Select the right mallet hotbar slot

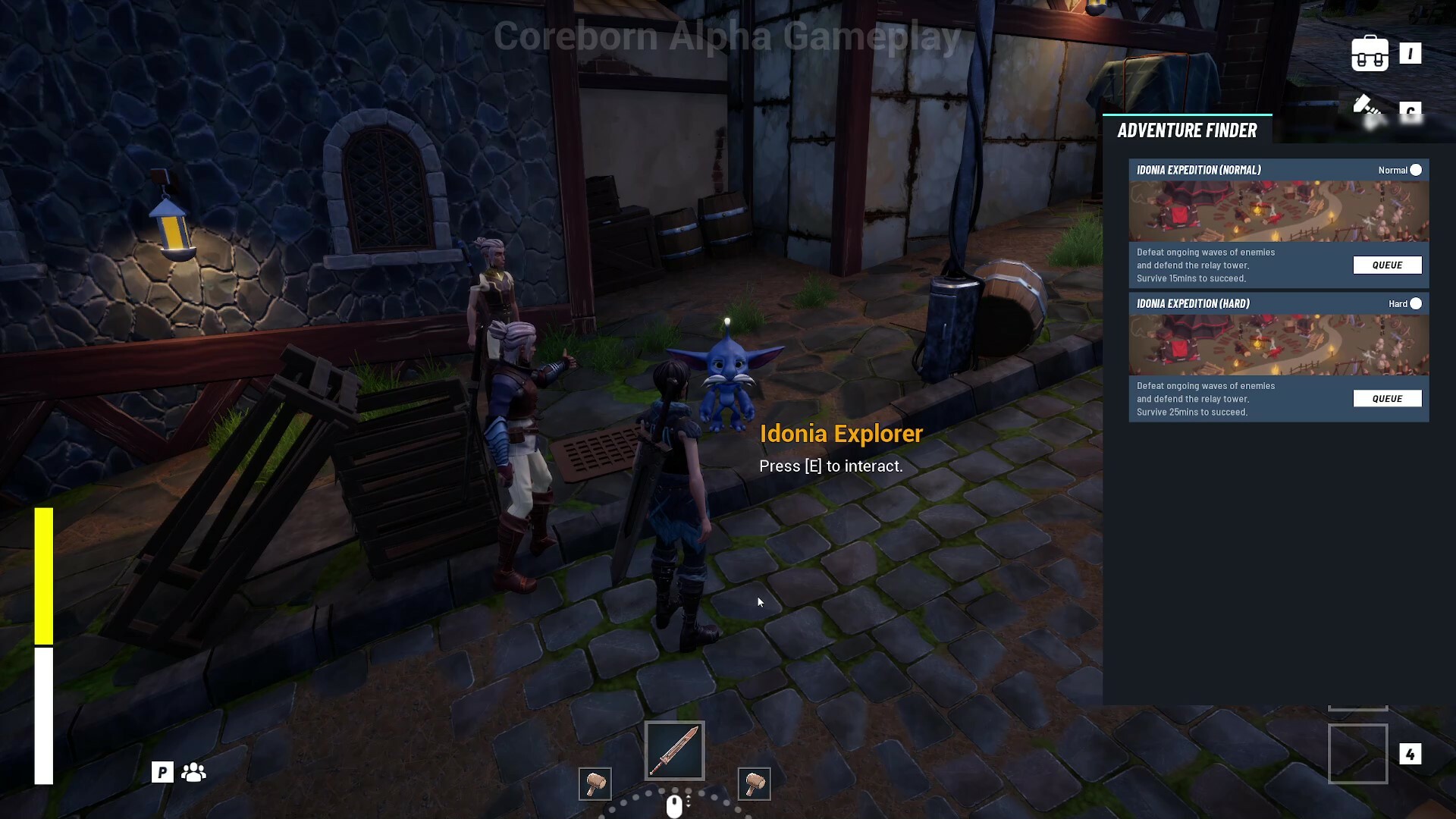(753, 784)
